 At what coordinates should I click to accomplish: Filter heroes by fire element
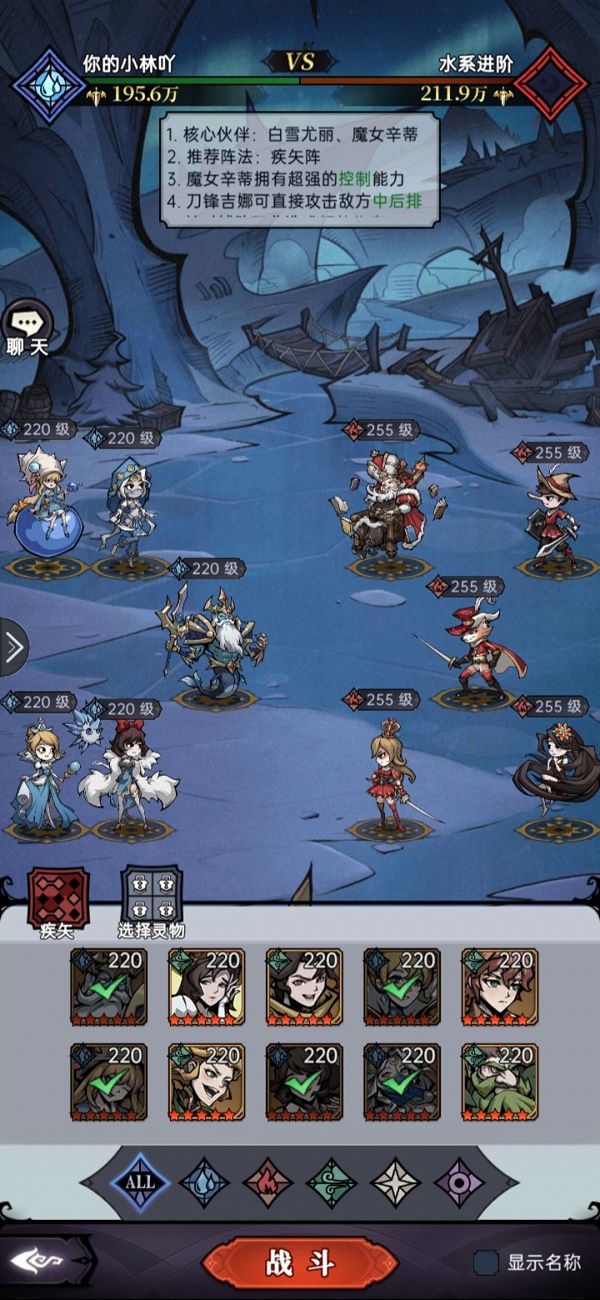[268, 1181]
